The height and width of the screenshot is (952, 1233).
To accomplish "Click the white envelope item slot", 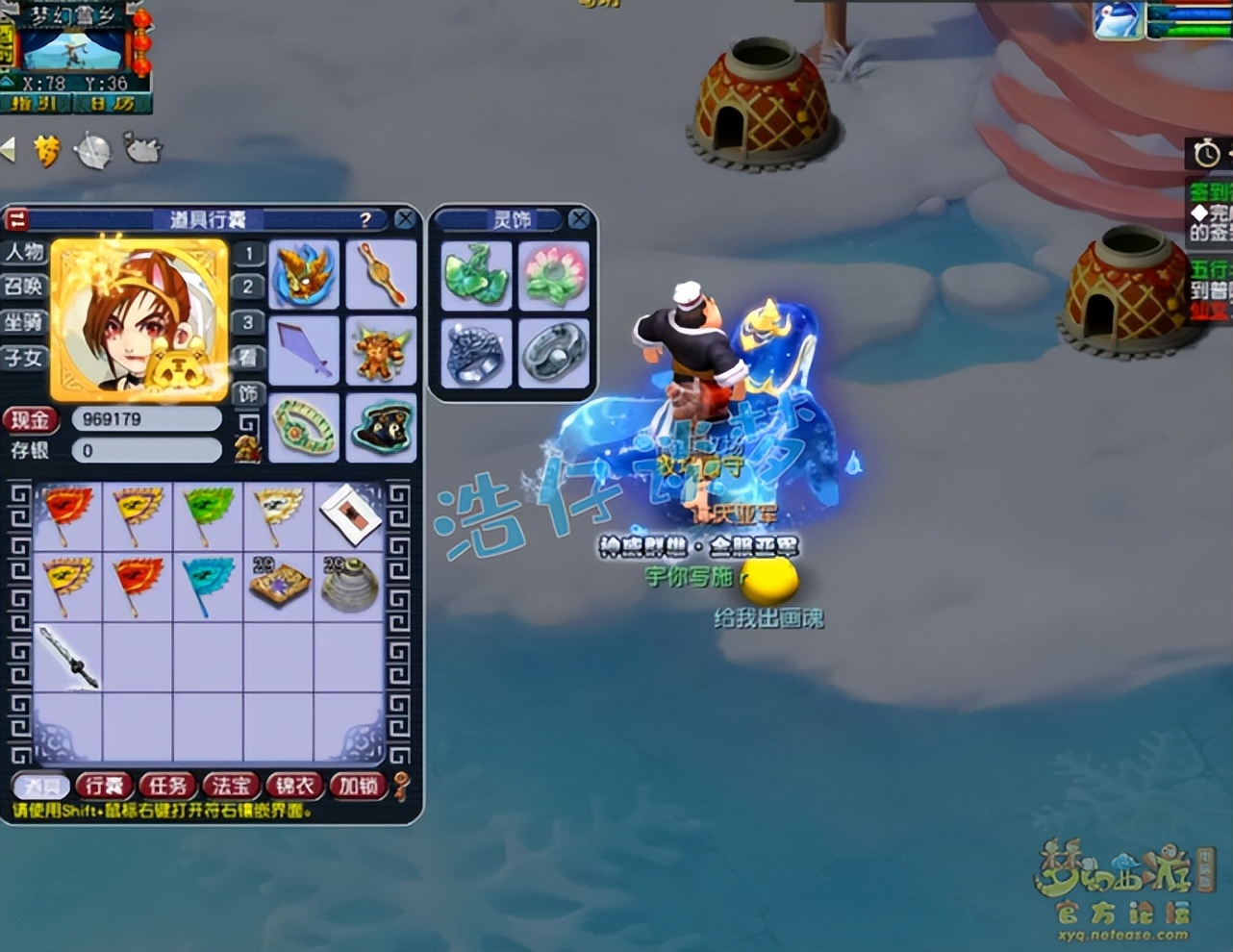I will [x=348, y=515].
